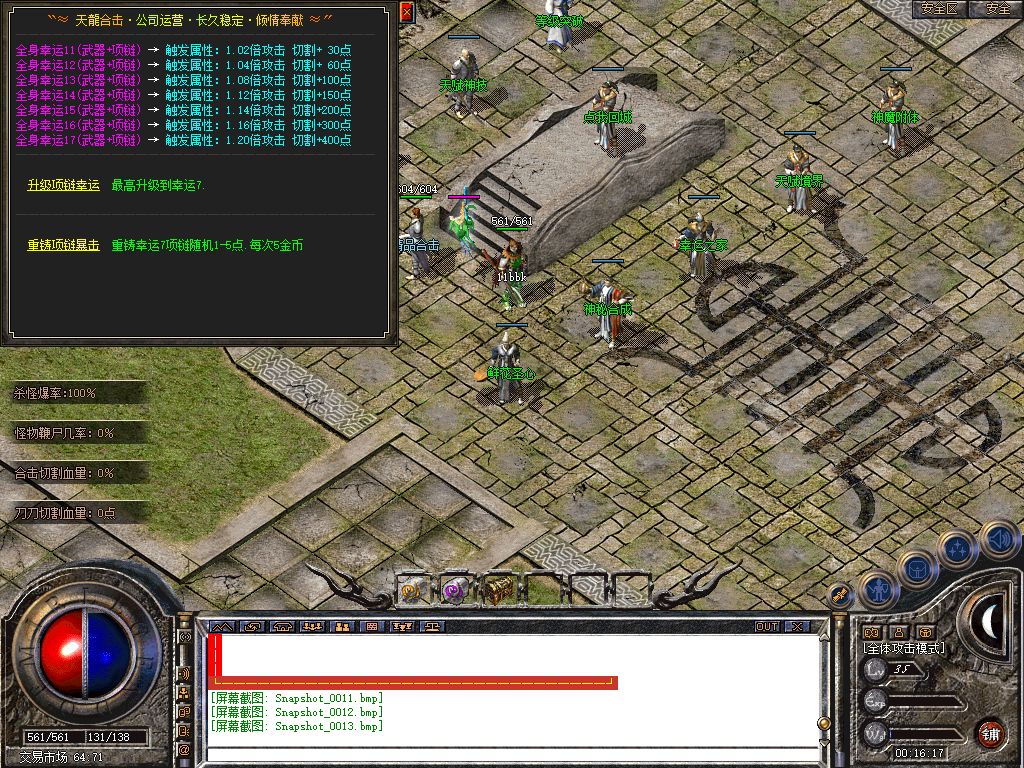Screen dimensions: 1024x768
Task: Click the red 铺 shop button
Action: point(990,732)
